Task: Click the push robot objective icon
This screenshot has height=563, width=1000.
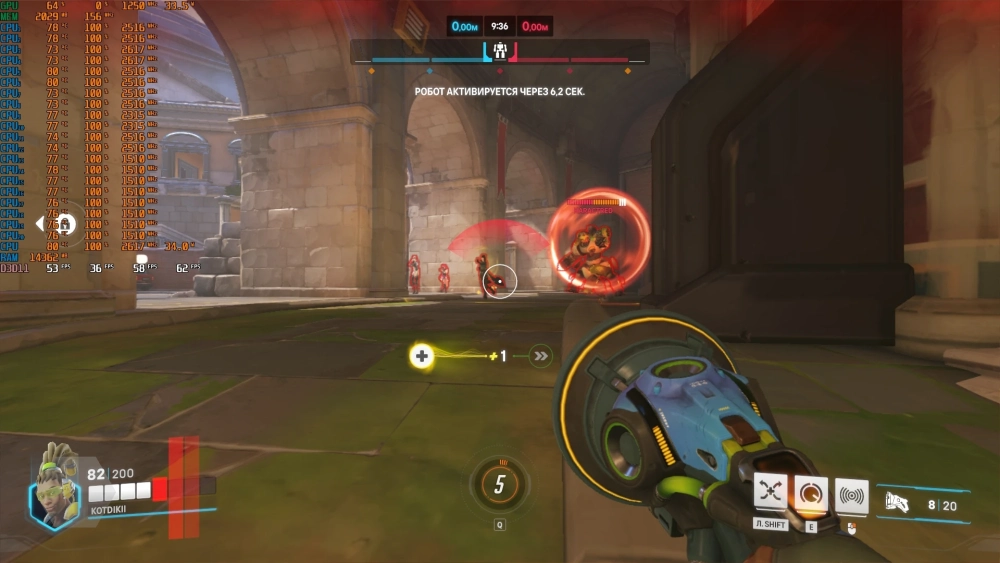Action: tap(500, 50)
